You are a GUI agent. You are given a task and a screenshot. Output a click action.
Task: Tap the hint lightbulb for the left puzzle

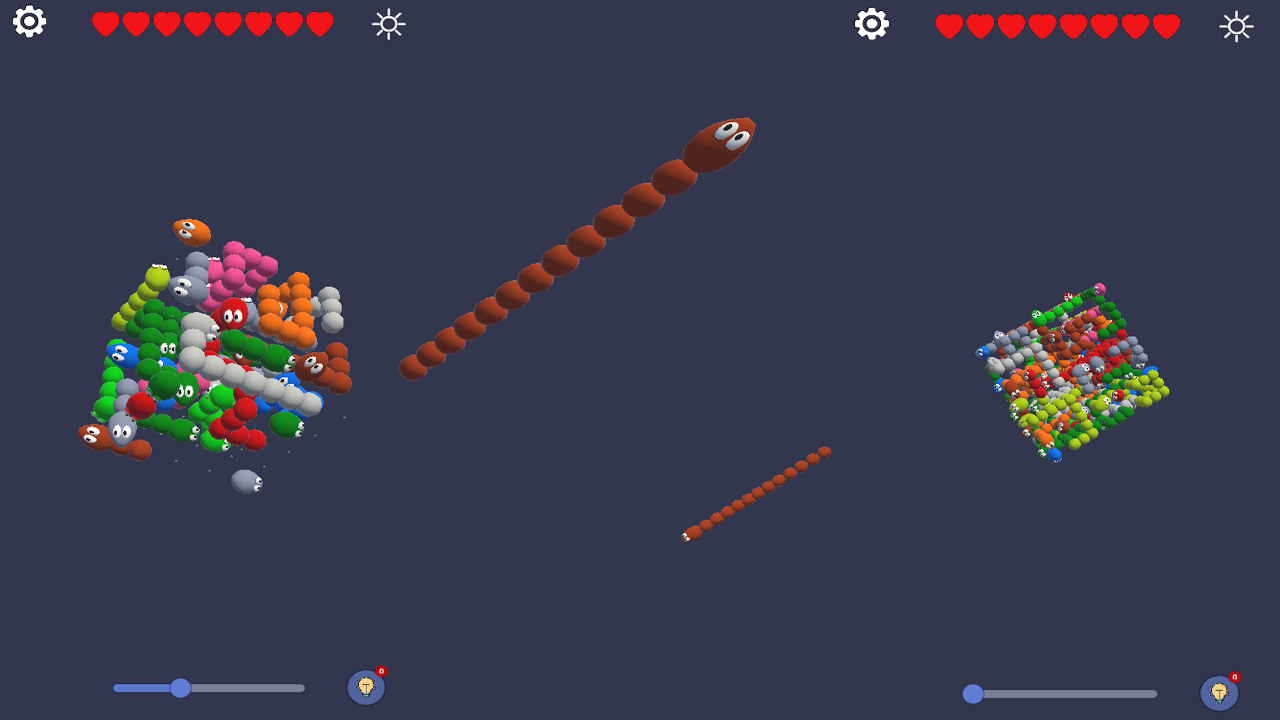(x=366, y=688)
